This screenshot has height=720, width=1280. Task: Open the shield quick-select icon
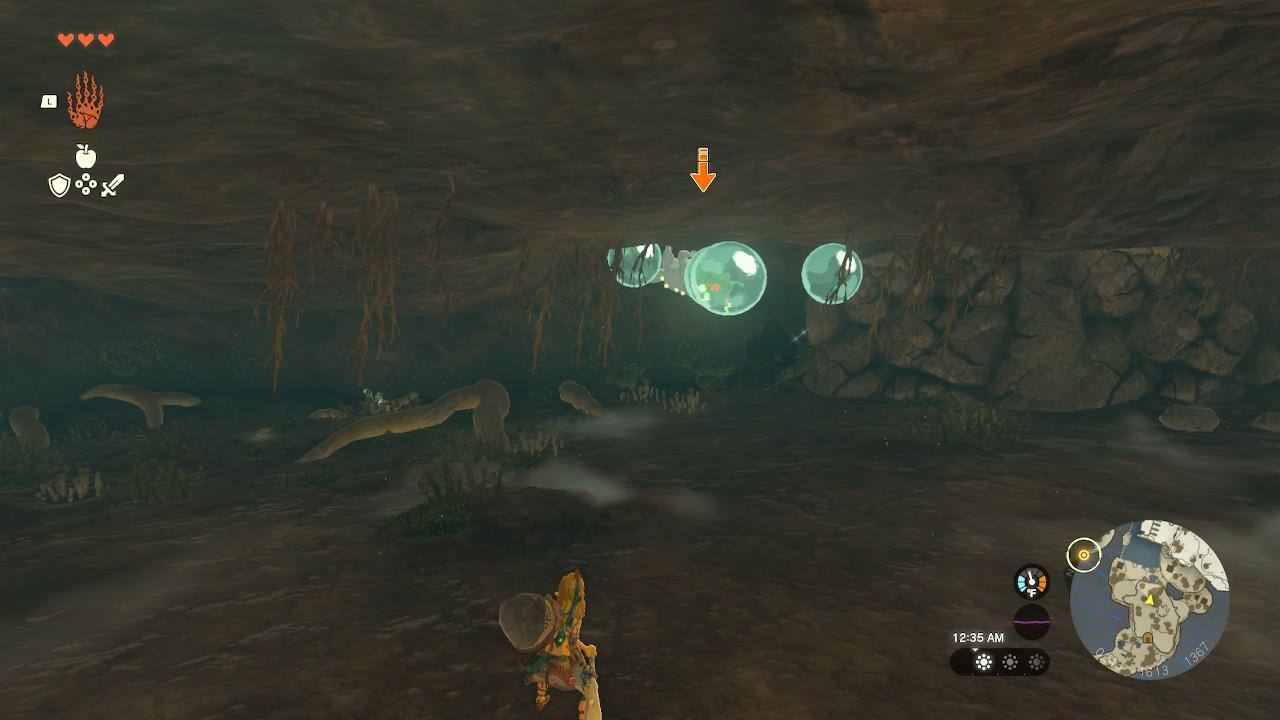[x=59, y=185]
